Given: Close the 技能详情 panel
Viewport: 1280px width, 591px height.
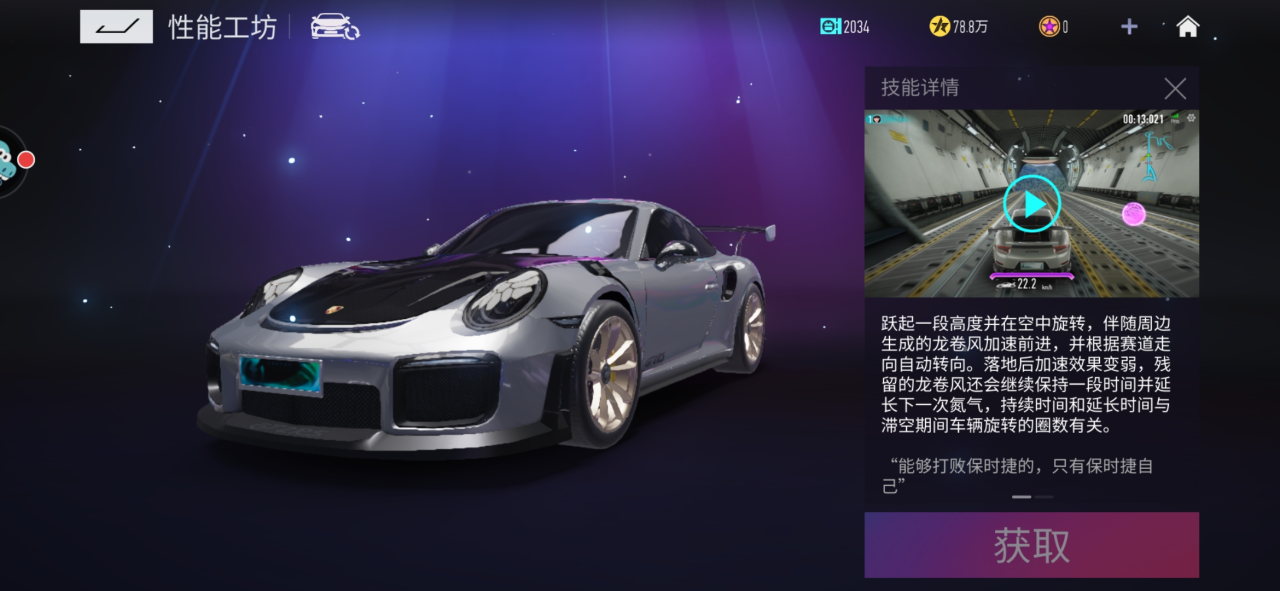Looking at the screenshot, I should [1175, 88].
